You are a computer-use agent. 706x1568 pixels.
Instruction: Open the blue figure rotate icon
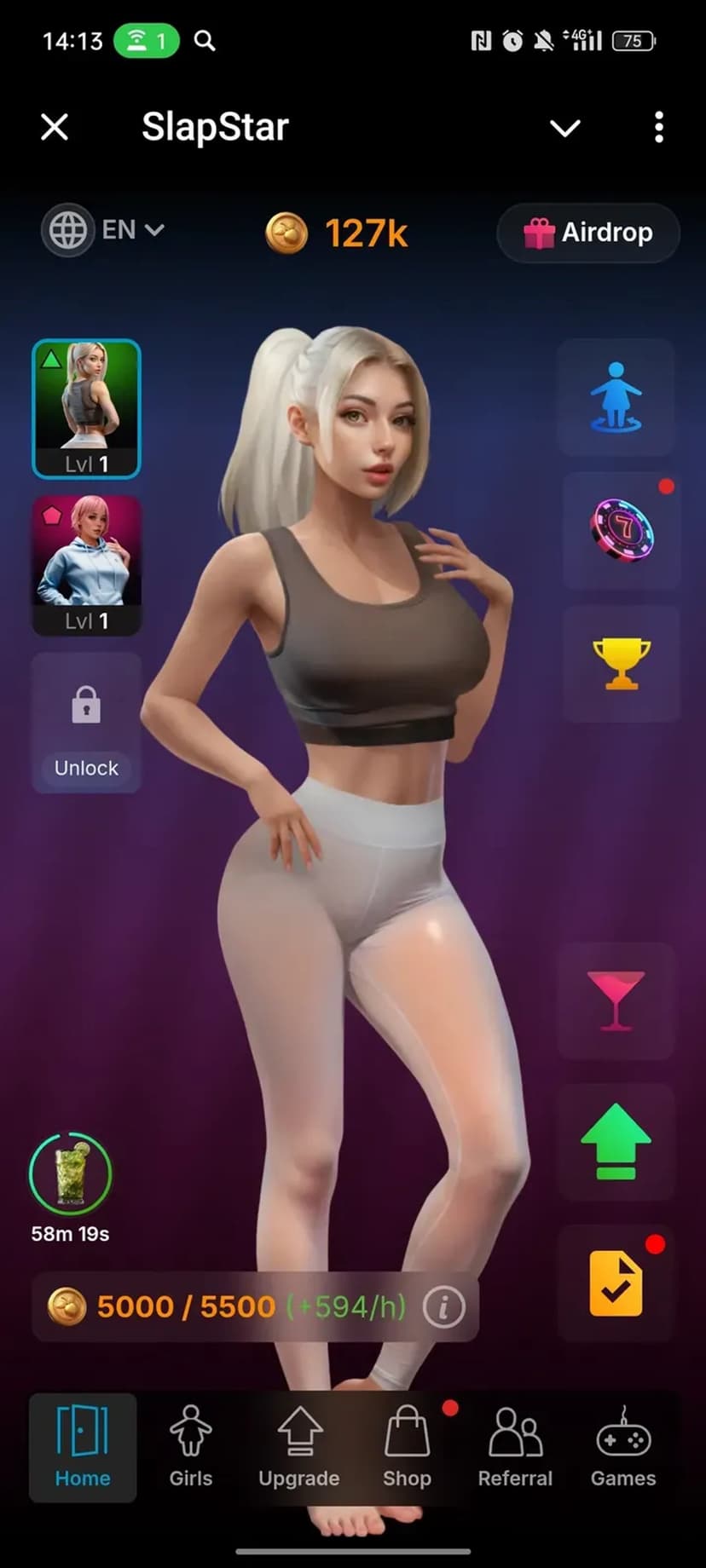click(616, 397)
